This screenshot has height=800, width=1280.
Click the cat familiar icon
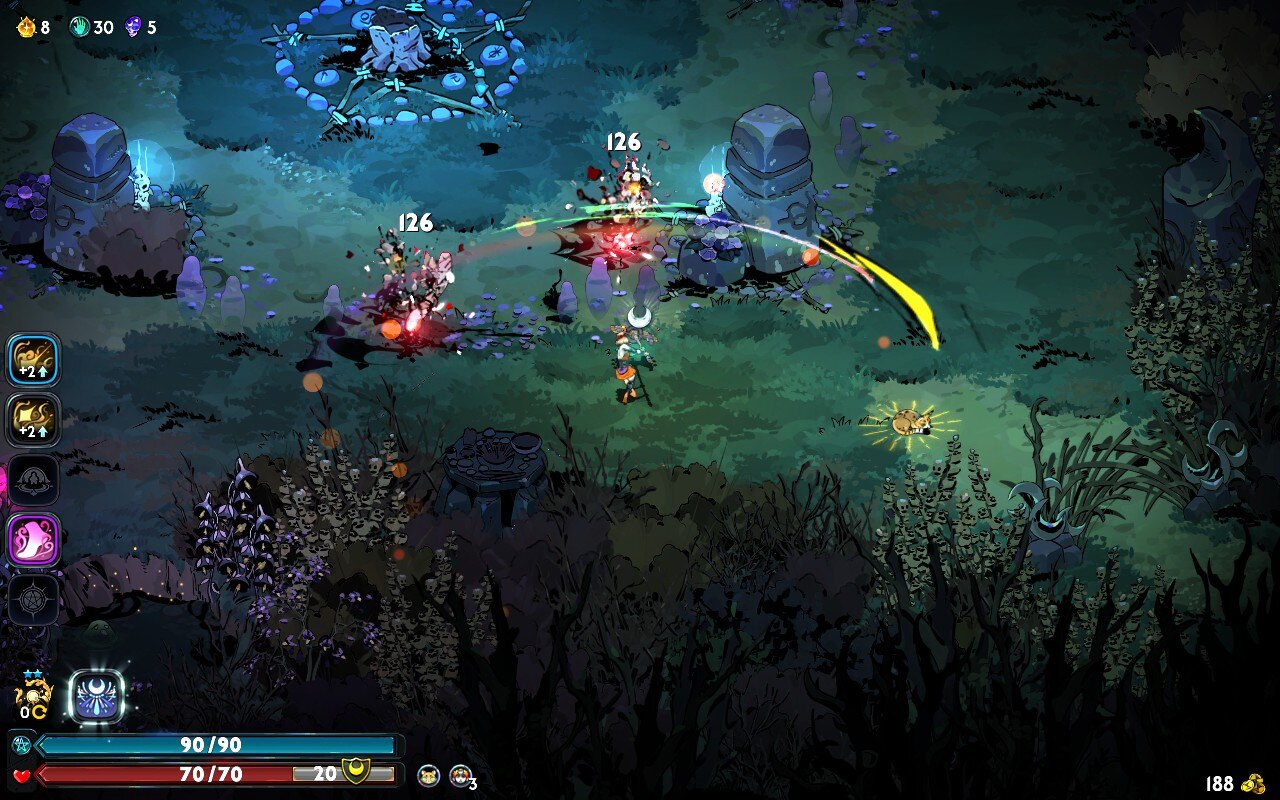point(429,775)
